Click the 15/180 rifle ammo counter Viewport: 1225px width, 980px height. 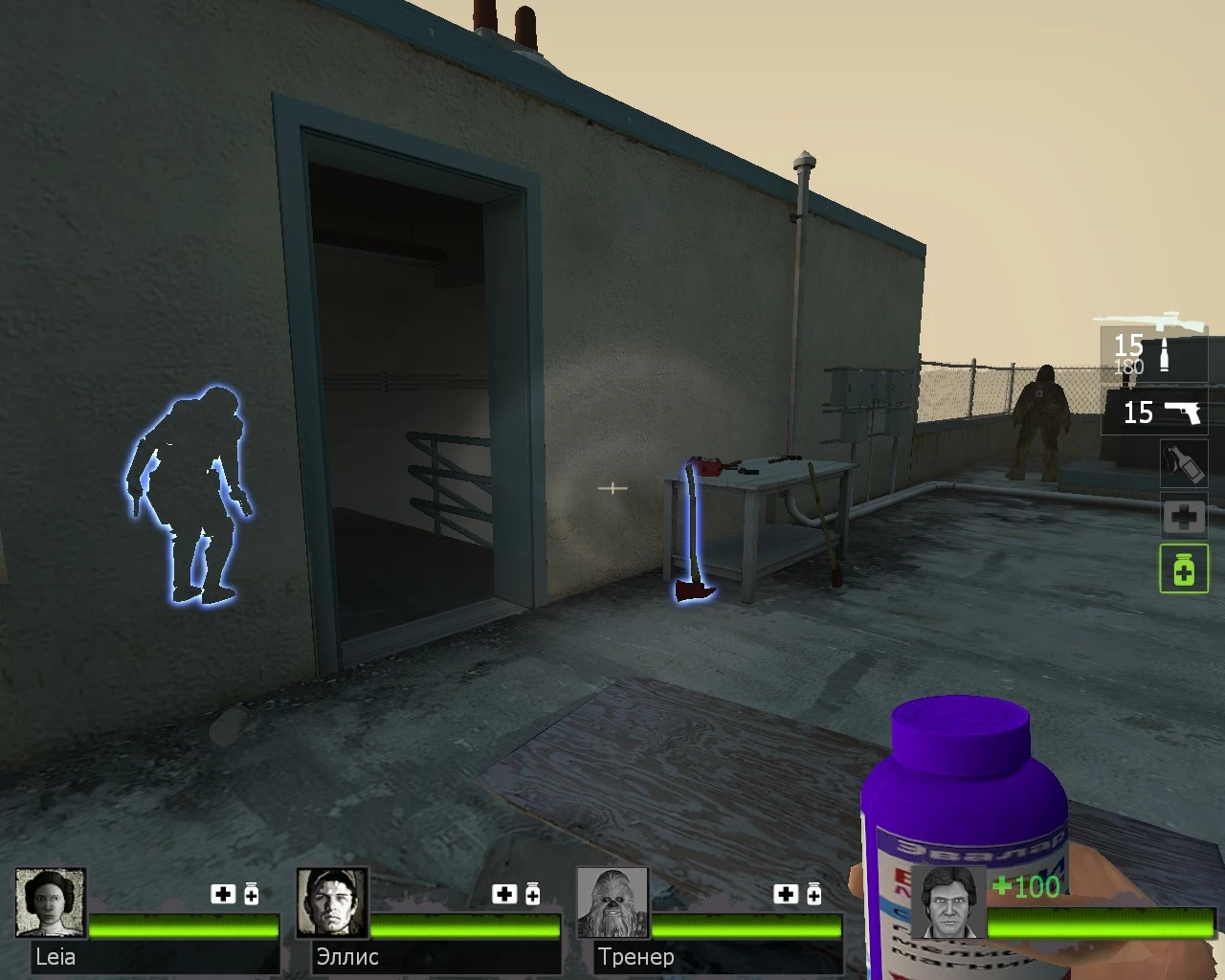(1127, 349)
